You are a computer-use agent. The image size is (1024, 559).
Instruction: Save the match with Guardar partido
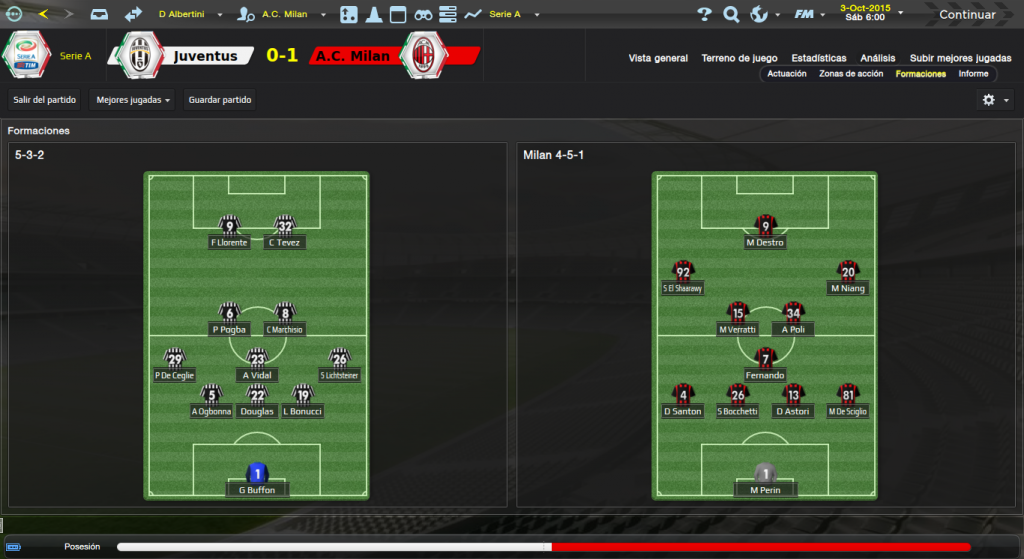pos(221,100)
